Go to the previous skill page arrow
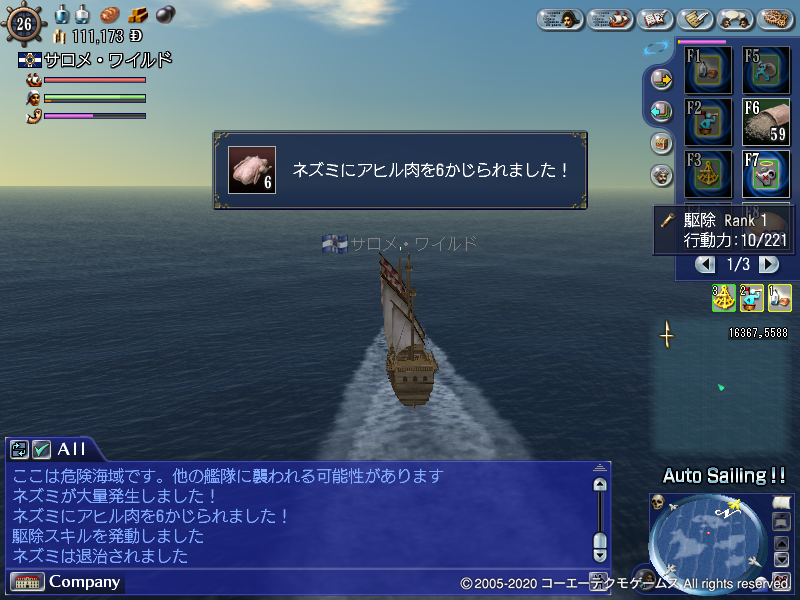Viewport: 800px width, 600px height. 706,264
